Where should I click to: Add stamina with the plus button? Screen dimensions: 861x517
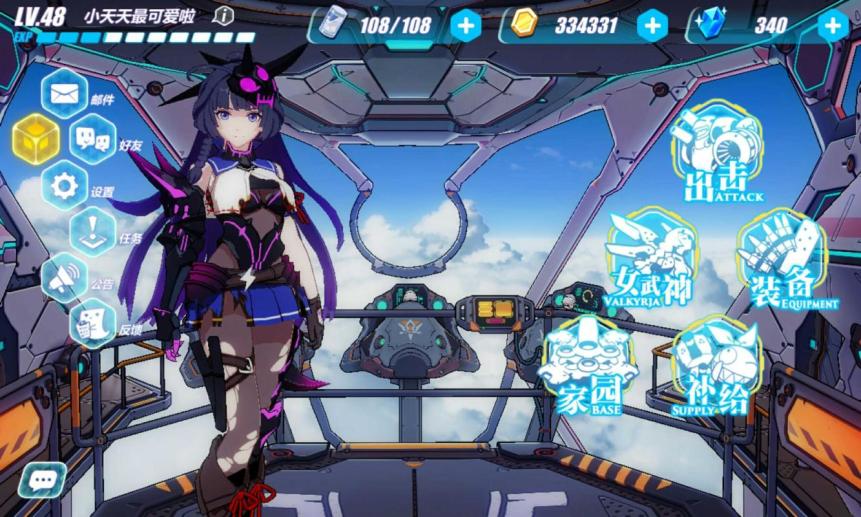pyautogui.click(x=465, y=25)
